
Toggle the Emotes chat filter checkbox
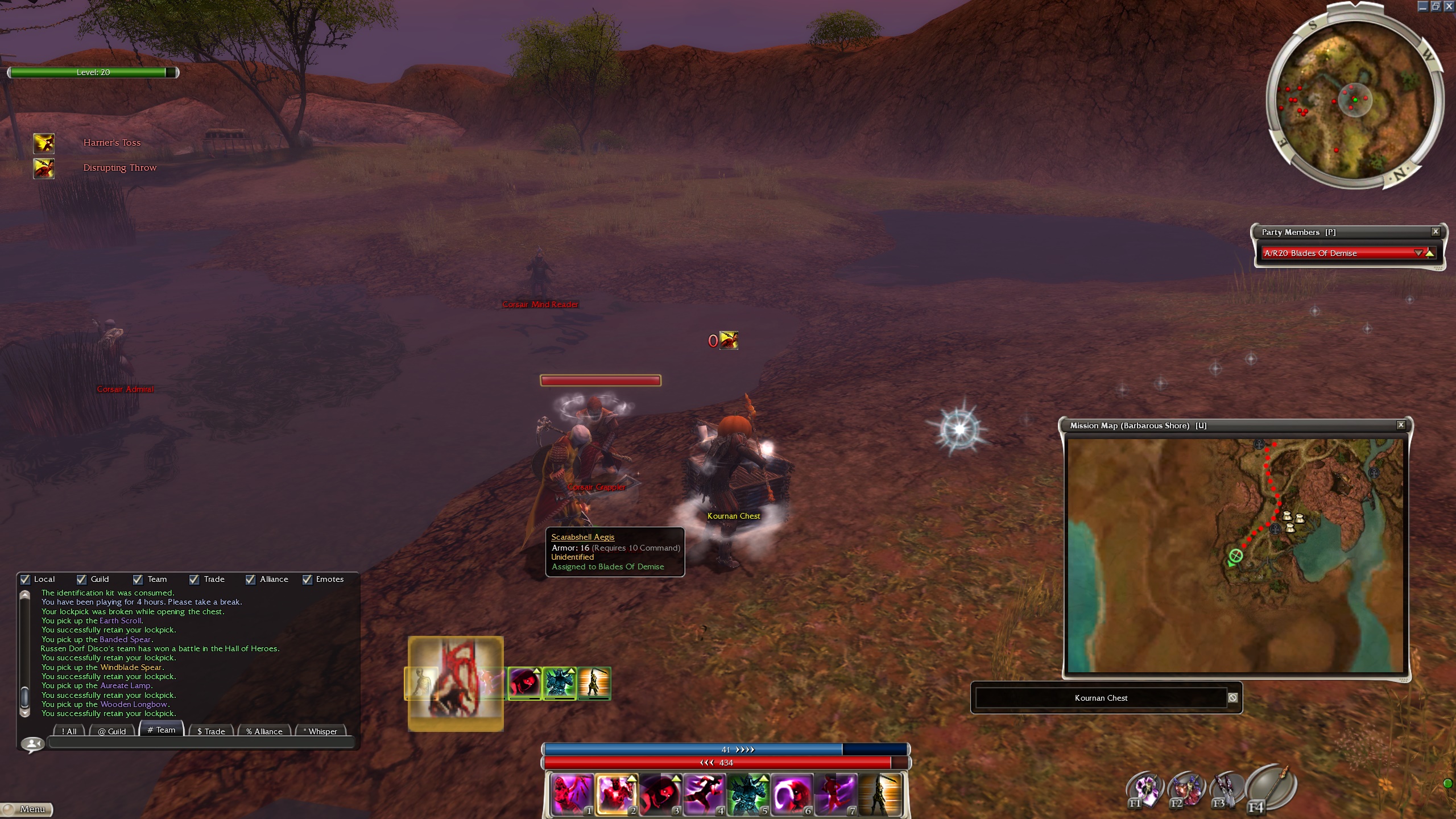tap(308, 580)
